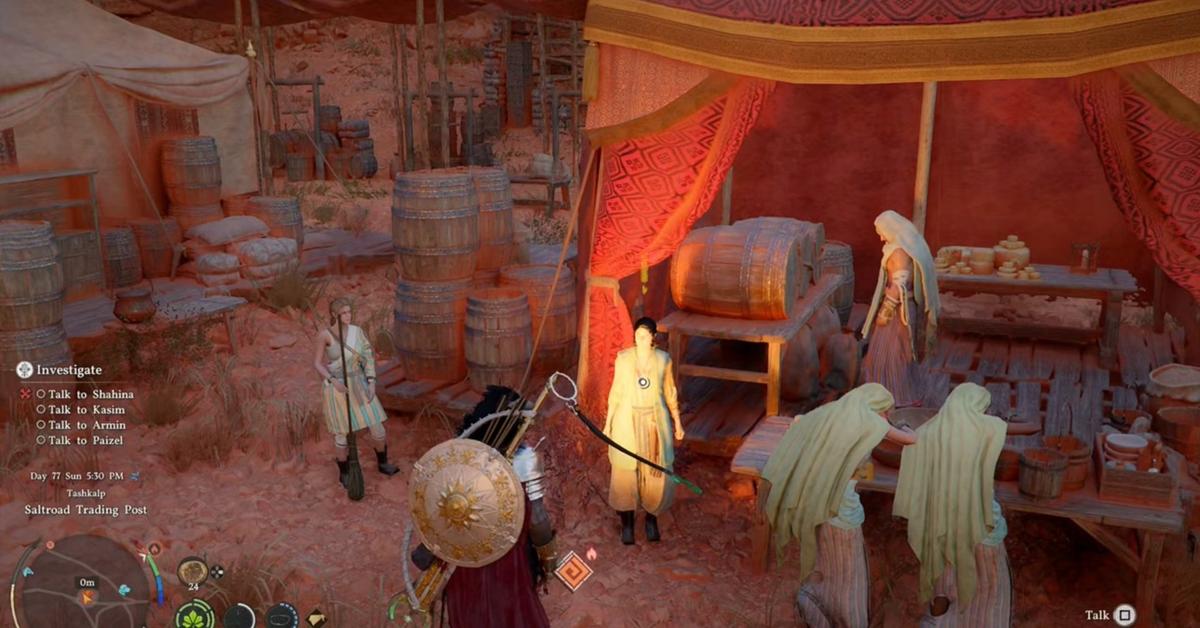
Task: Open the circular minimap
Action: click(85, 584)
